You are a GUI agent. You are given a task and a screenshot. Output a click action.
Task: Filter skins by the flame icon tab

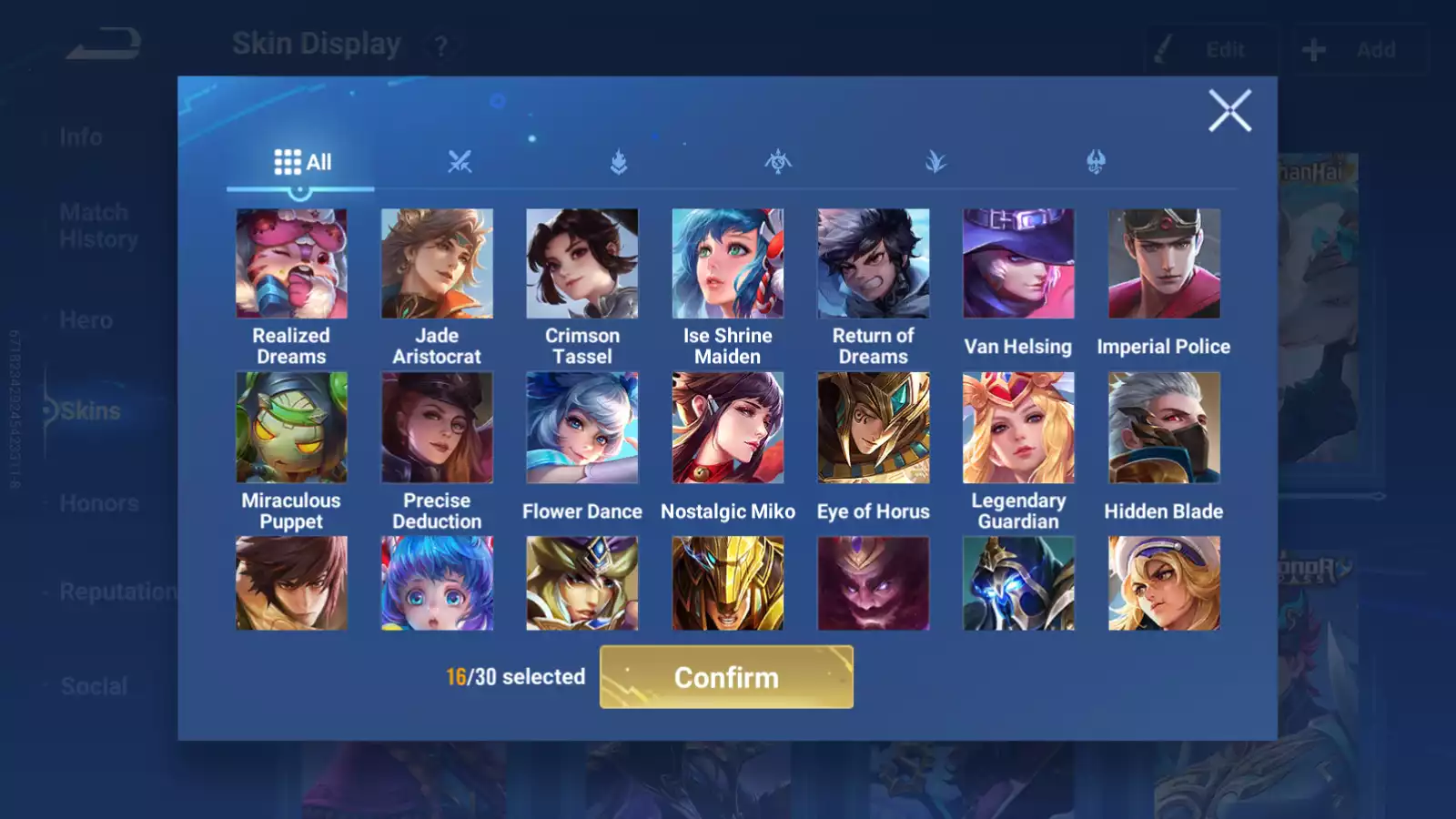tap(619, 162)
